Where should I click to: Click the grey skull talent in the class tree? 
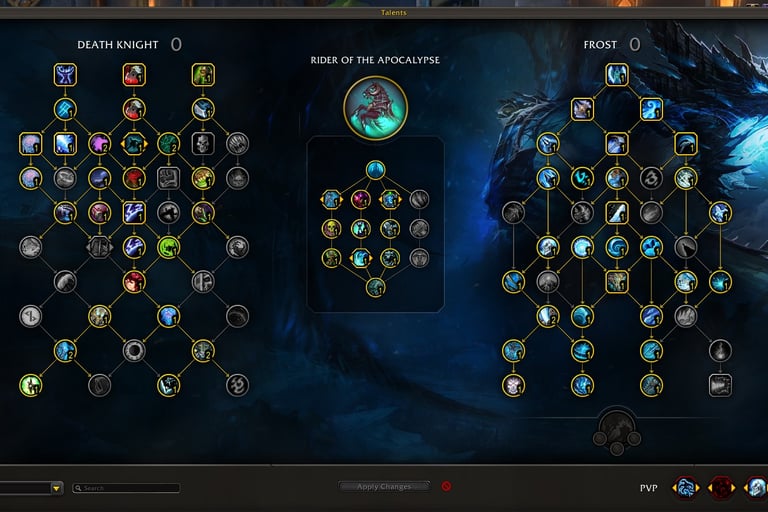tap(203, 144)
